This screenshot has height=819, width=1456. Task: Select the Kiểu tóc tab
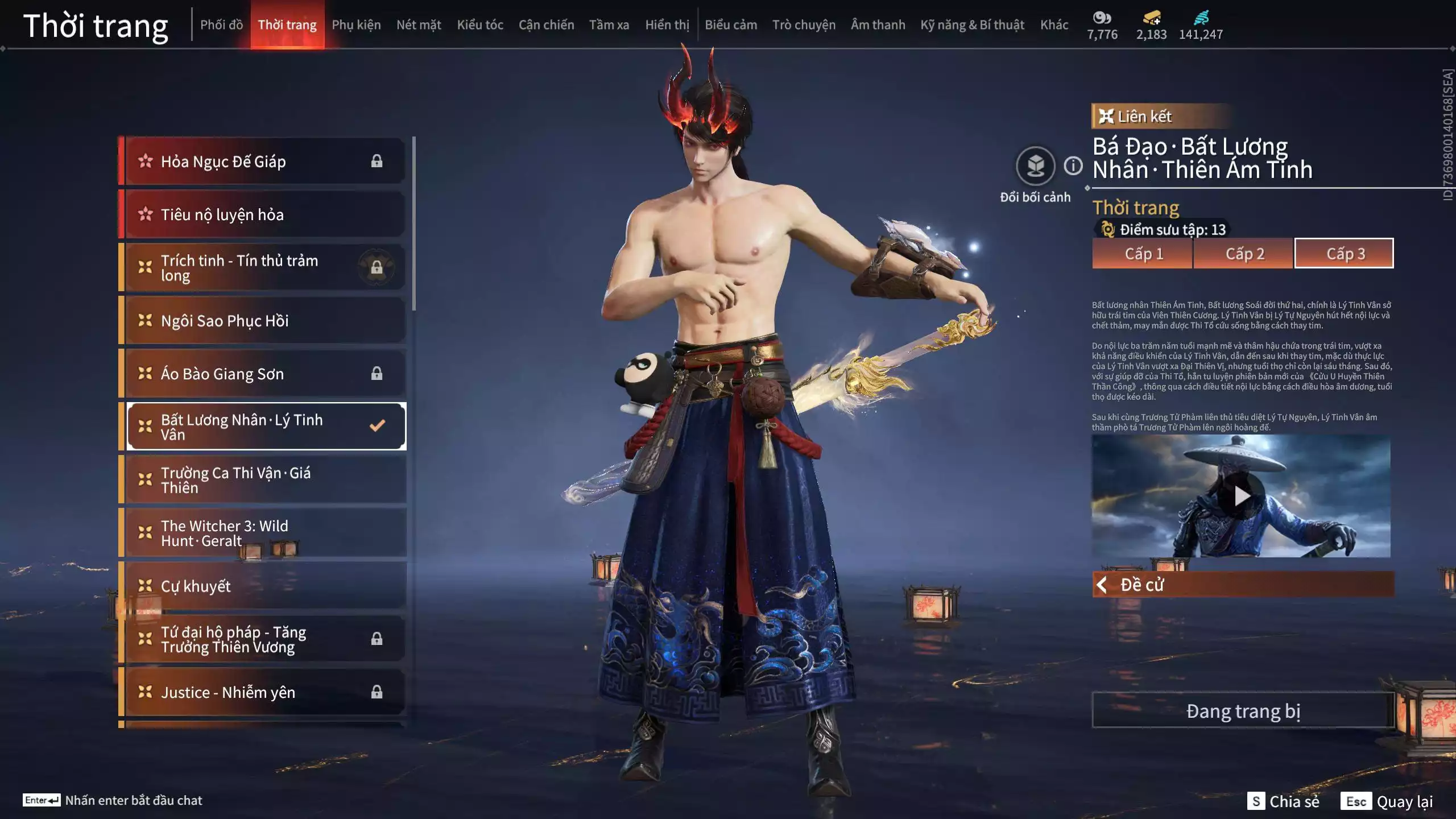480,25
